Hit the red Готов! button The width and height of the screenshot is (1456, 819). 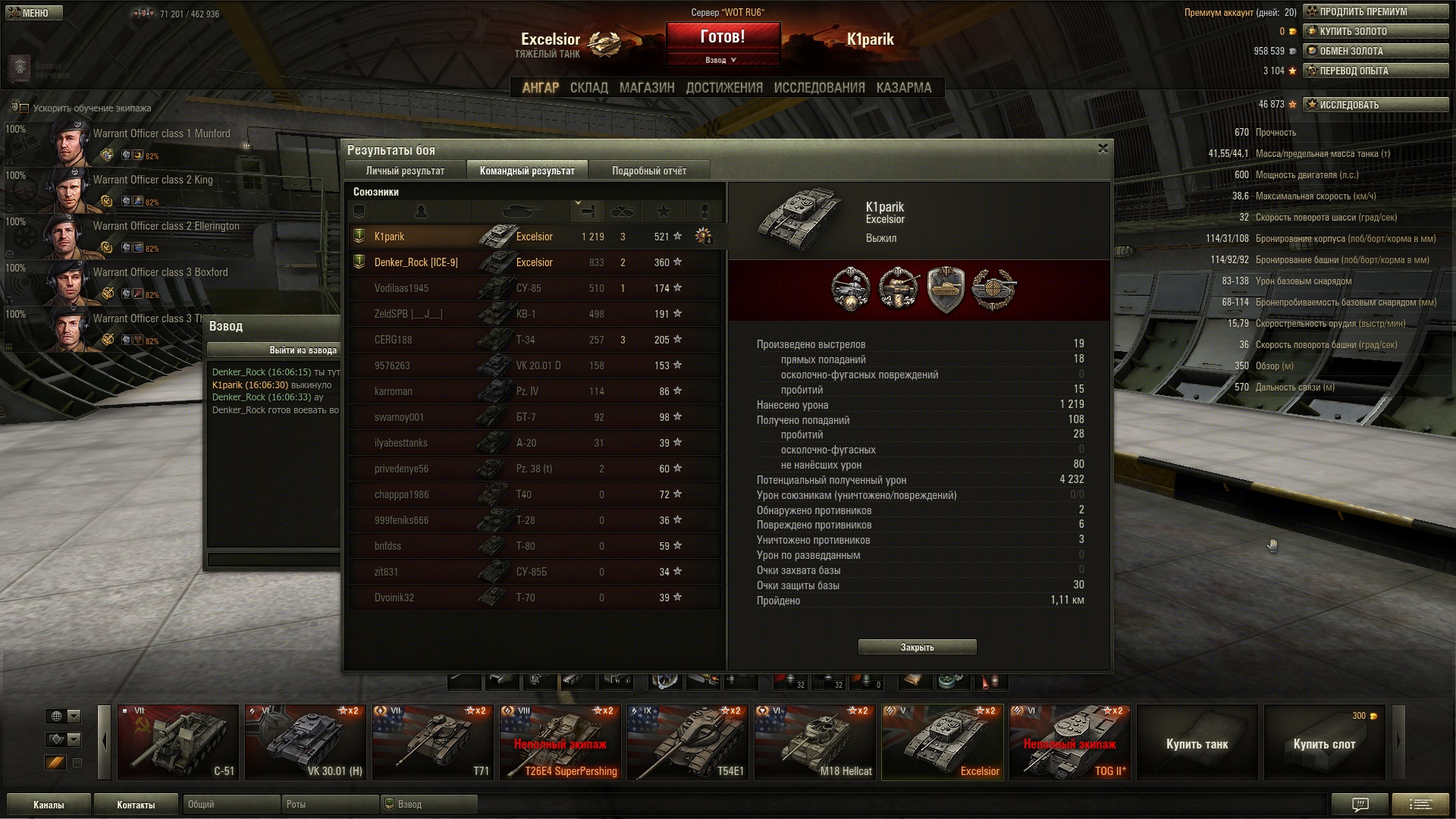[x=723, y=37]
